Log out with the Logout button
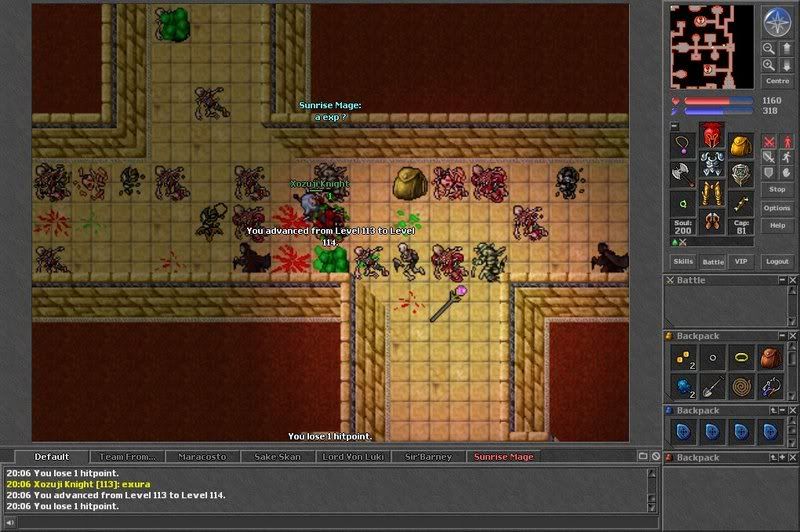 click(776, 261)
